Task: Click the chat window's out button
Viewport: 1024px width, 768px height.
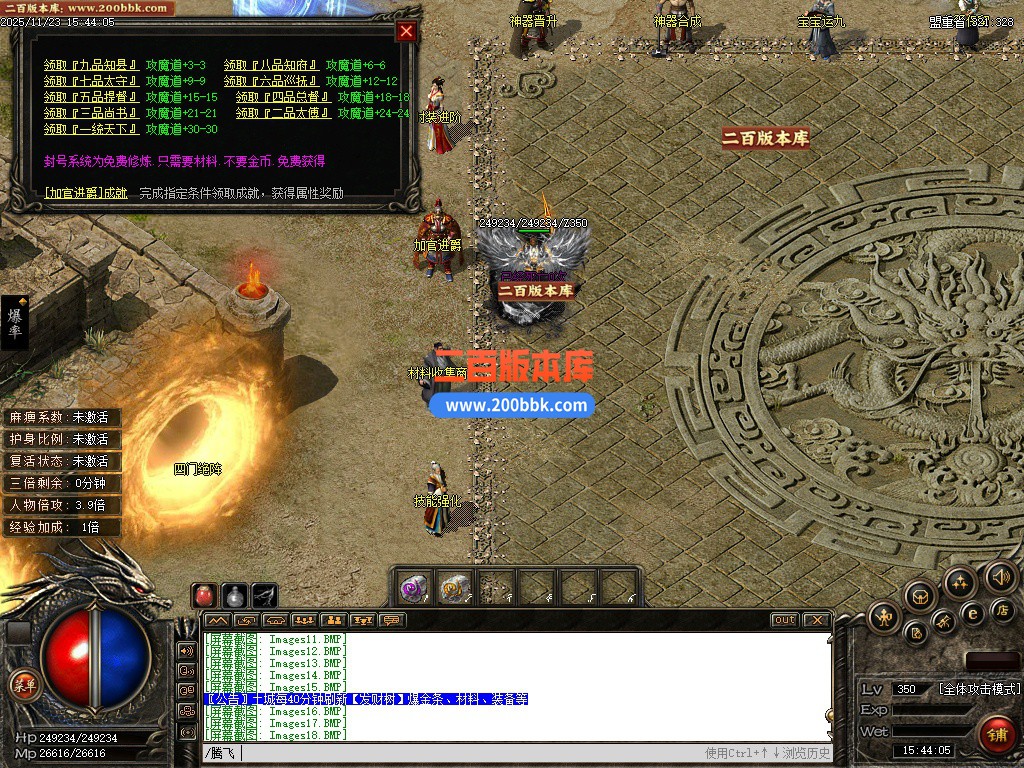Action: click(785, 620)
